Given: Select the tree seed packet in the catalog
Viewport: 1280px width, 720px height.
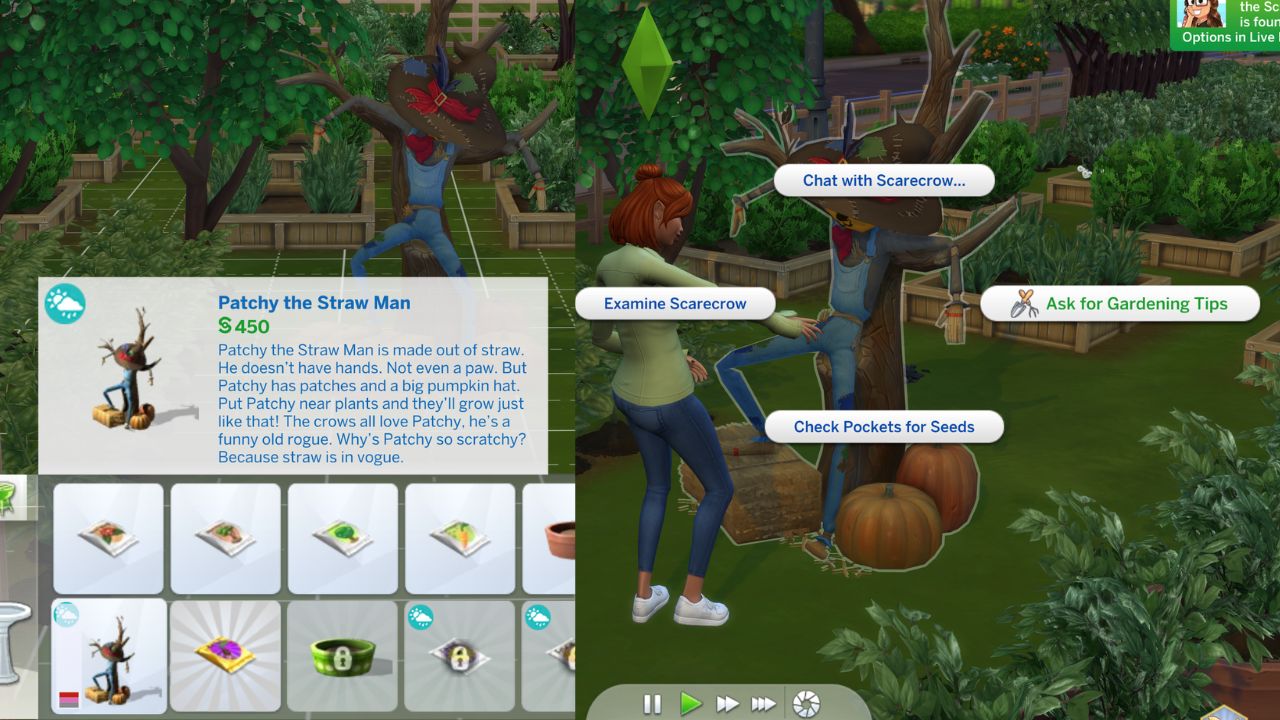Looking at the screenshot, I should (343, 538).
